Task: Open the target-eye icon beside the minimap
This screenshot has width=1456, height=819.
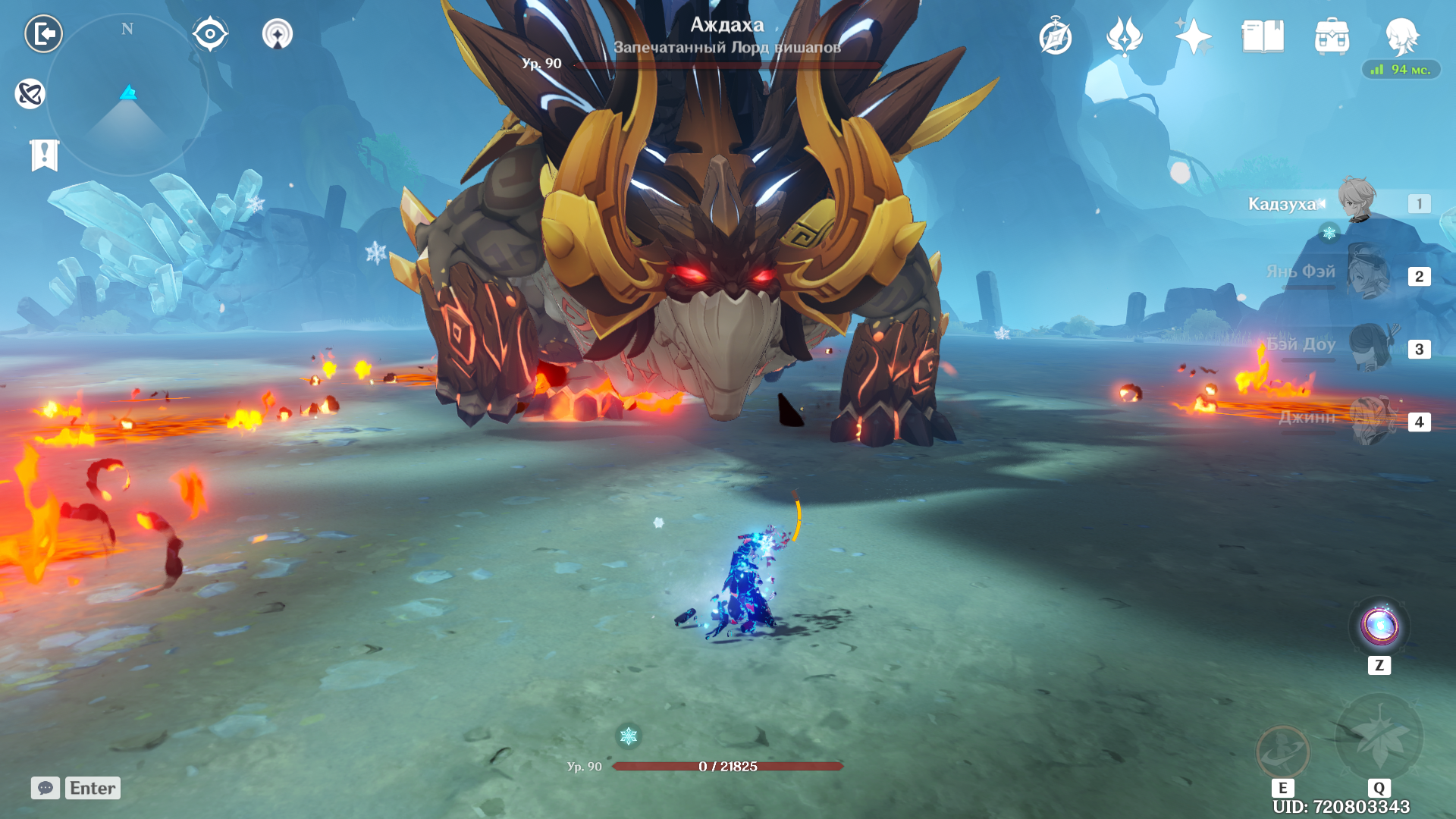Action: 210,34
